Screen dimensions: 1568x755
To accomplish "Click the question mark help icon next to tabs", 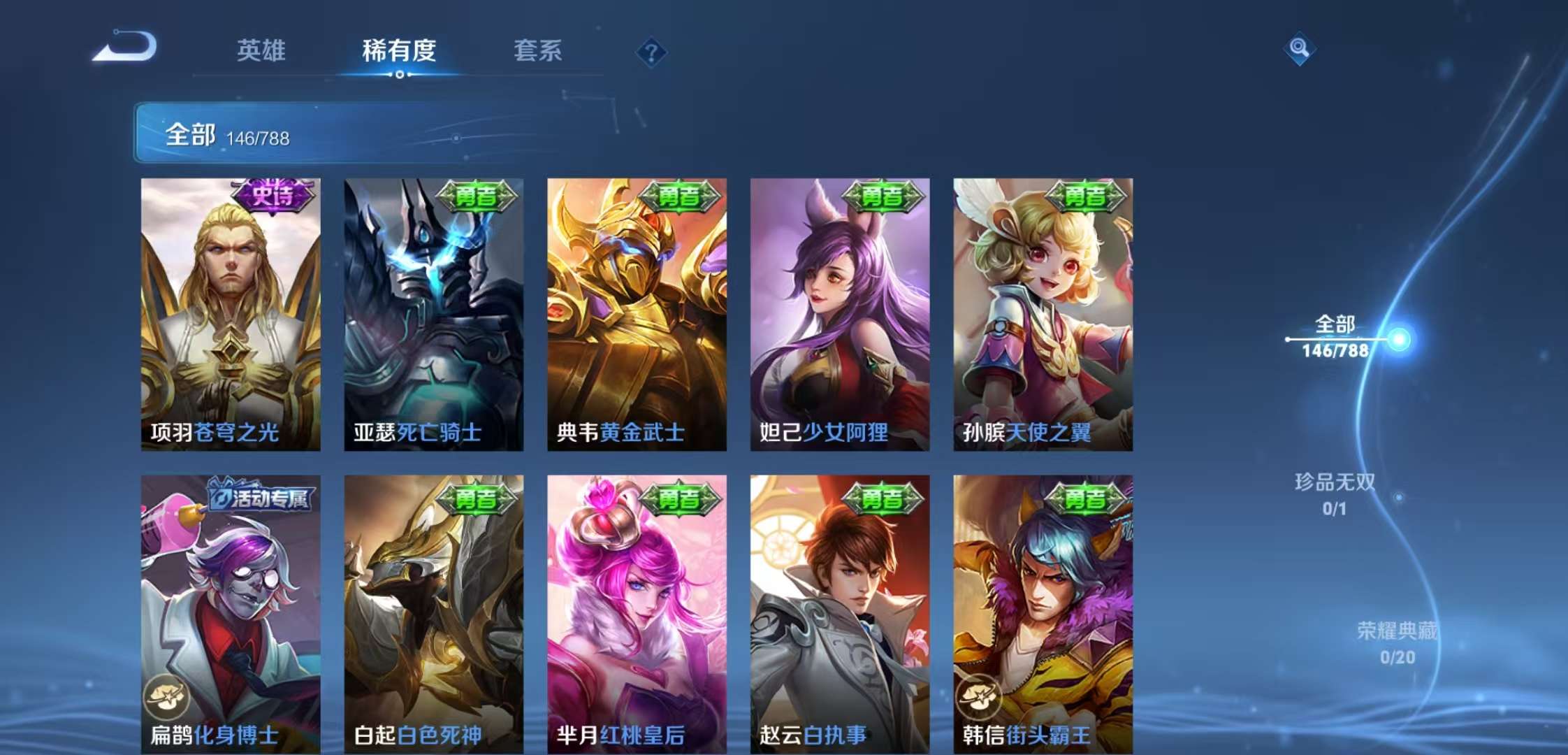I will (650, 52).
